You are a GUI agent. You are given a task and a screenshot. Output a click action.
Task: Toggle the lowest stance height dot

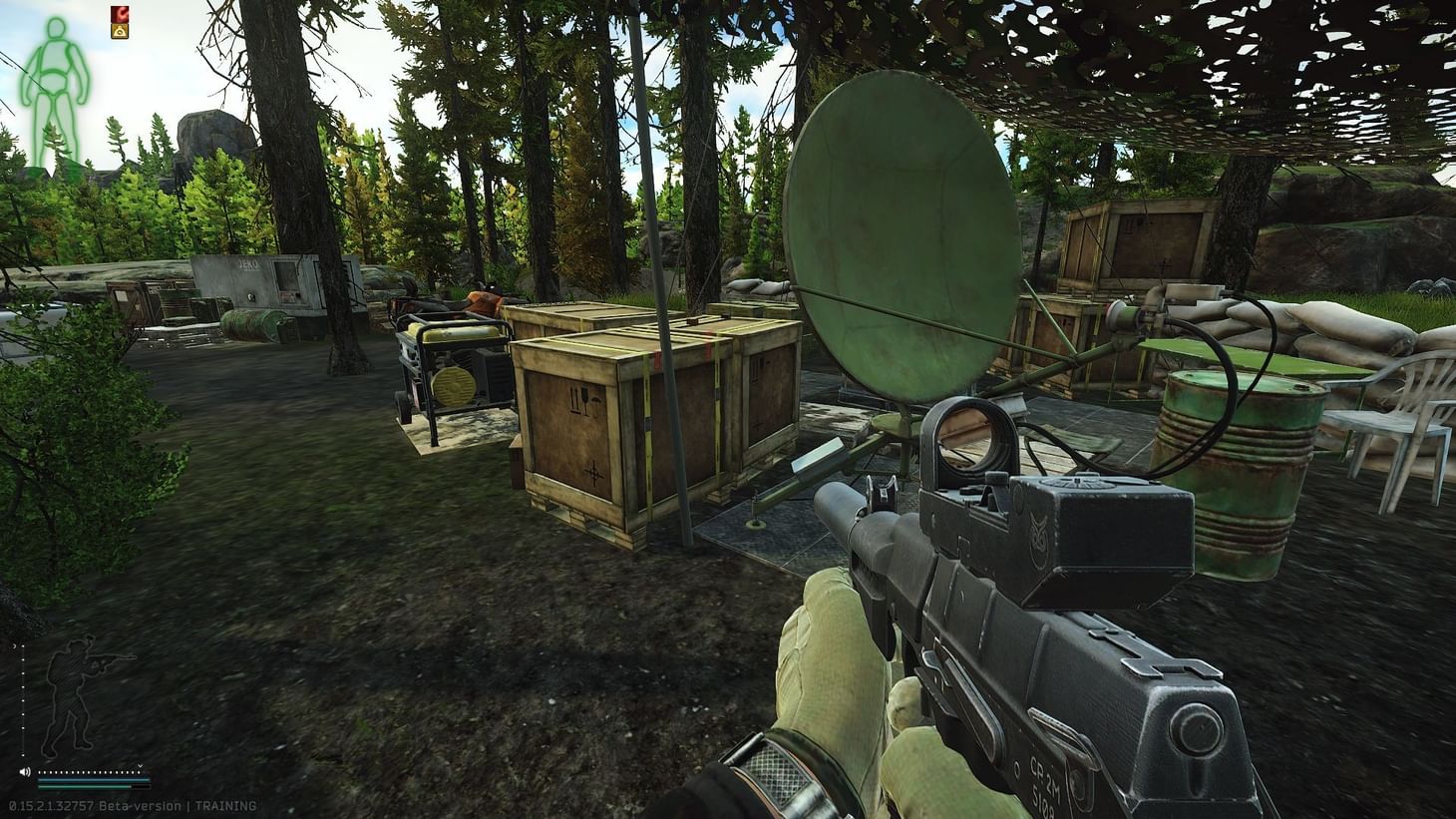click(x=23, y=755)
